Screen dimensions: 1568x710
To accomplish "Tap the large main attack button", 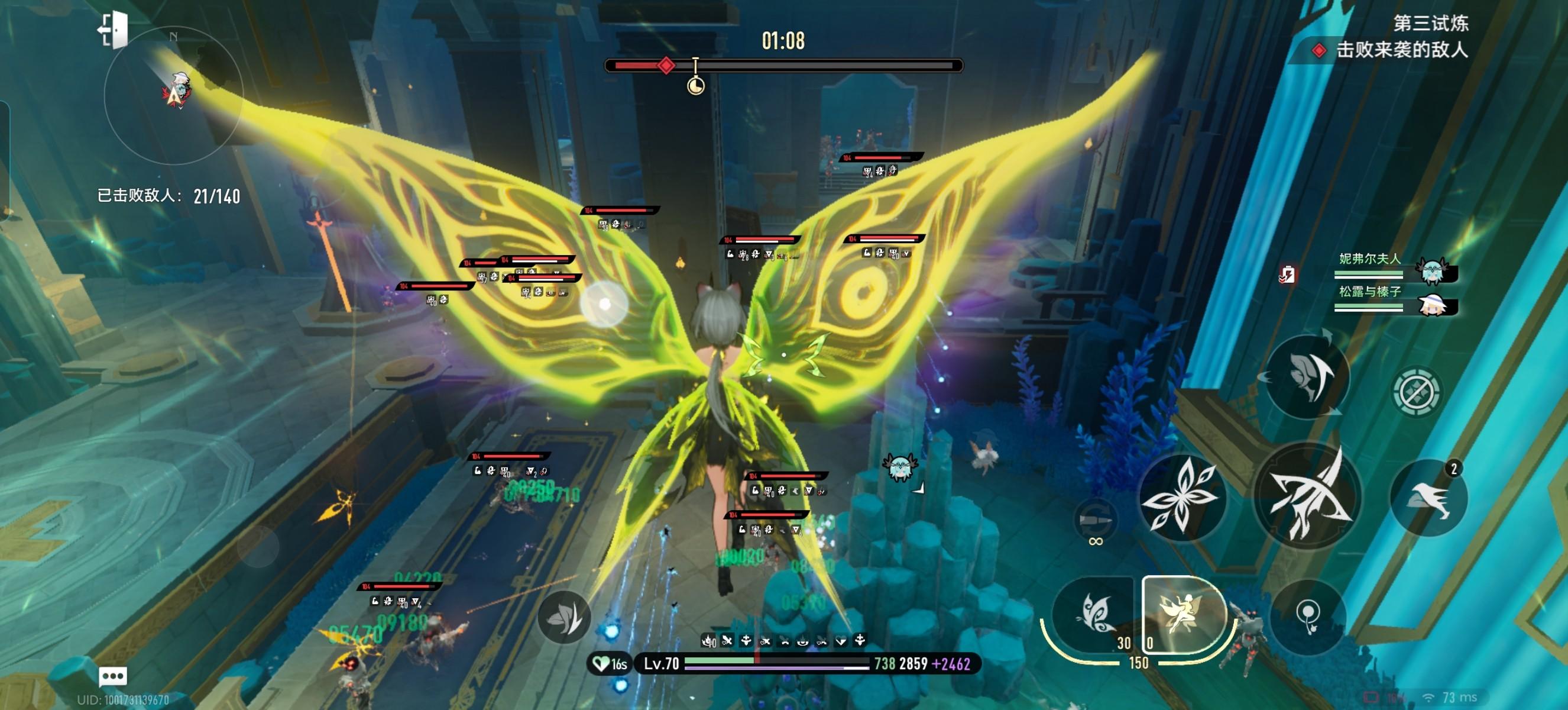I will coord(1307,496).
